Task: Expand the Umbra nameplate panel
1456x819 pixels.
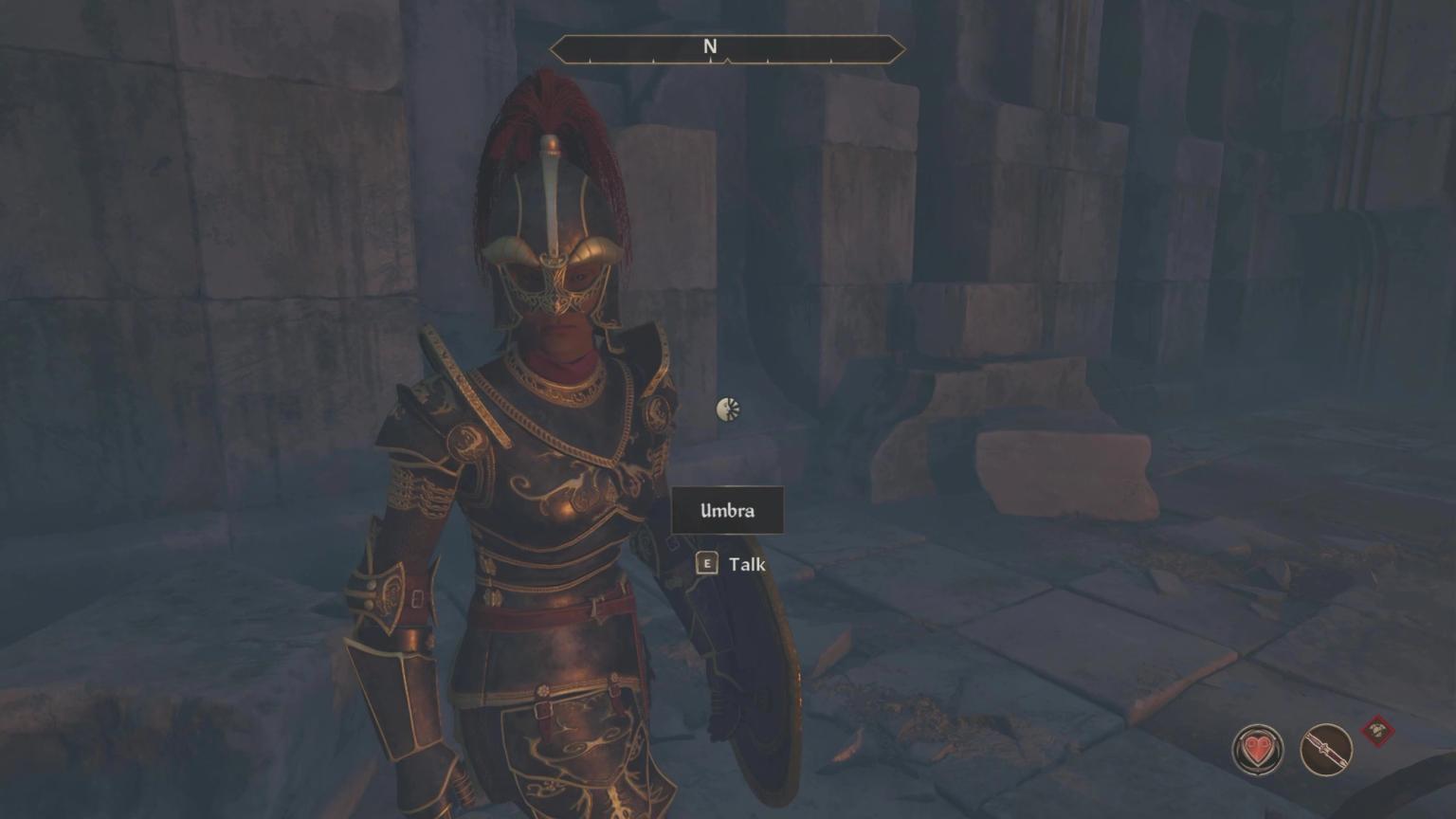Action: coord(726,510)
